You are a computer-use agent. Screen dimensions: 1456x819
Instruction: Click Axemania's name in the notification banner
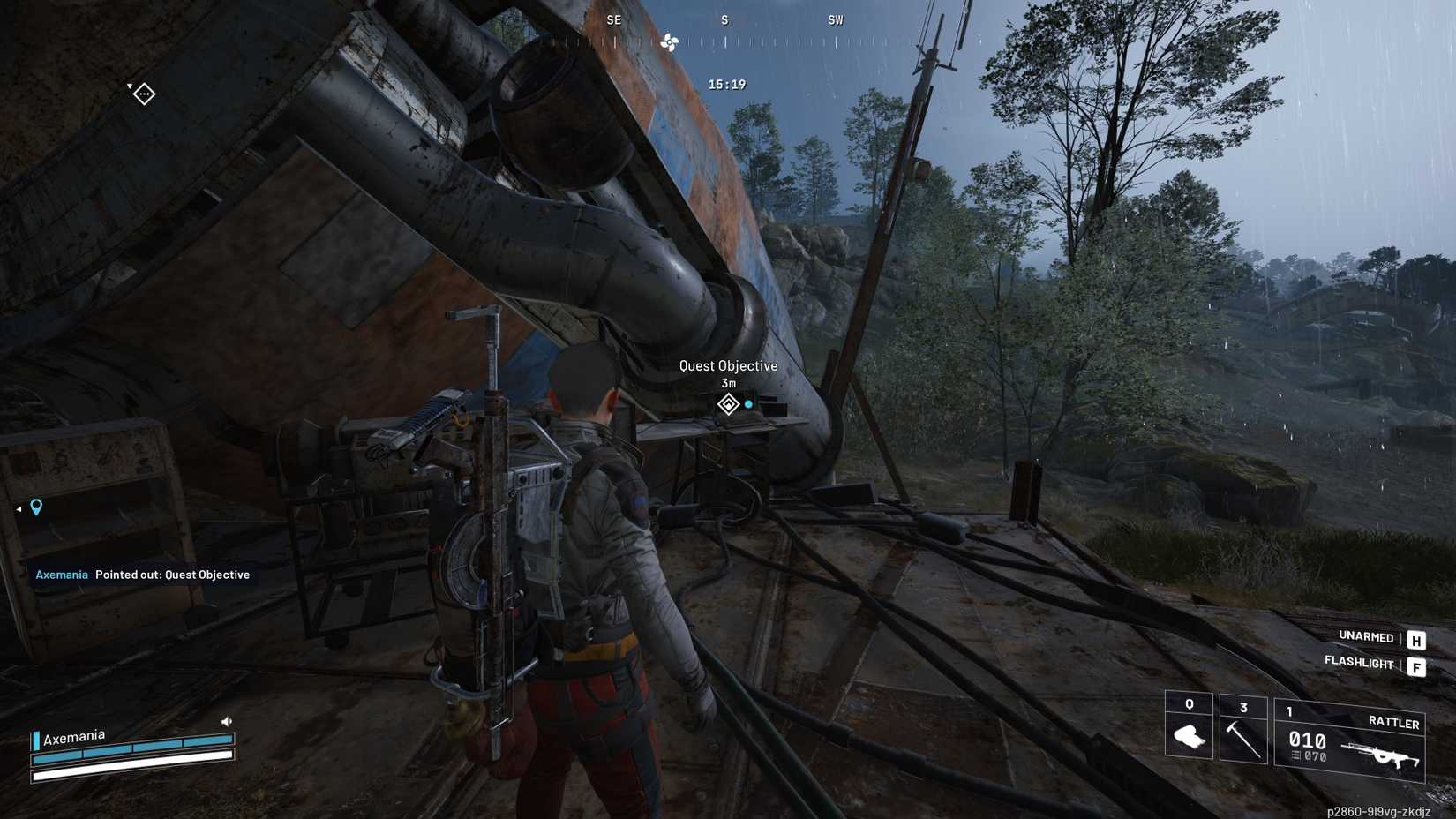(61, 575)
